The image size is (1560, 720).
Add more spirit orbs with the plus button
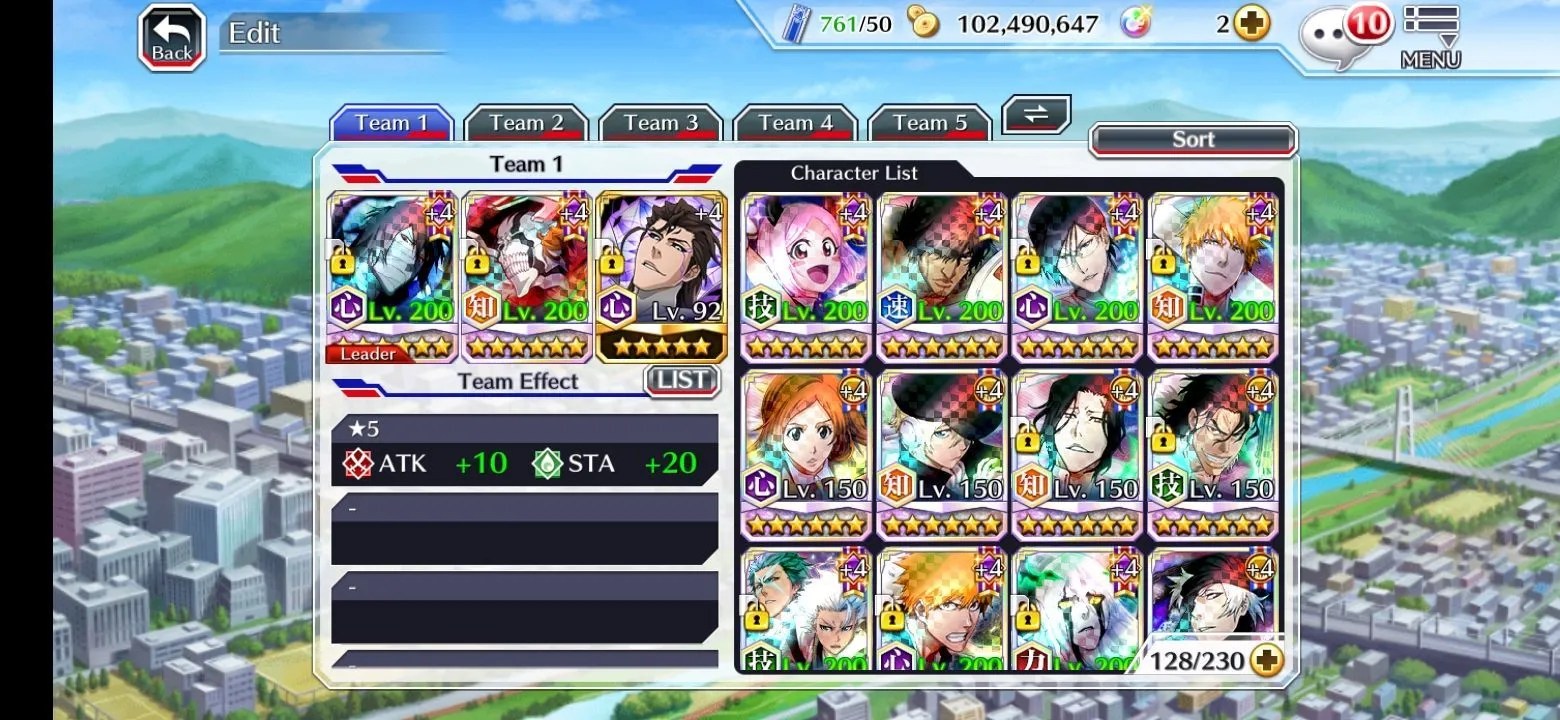click(x=1251, y=24)
